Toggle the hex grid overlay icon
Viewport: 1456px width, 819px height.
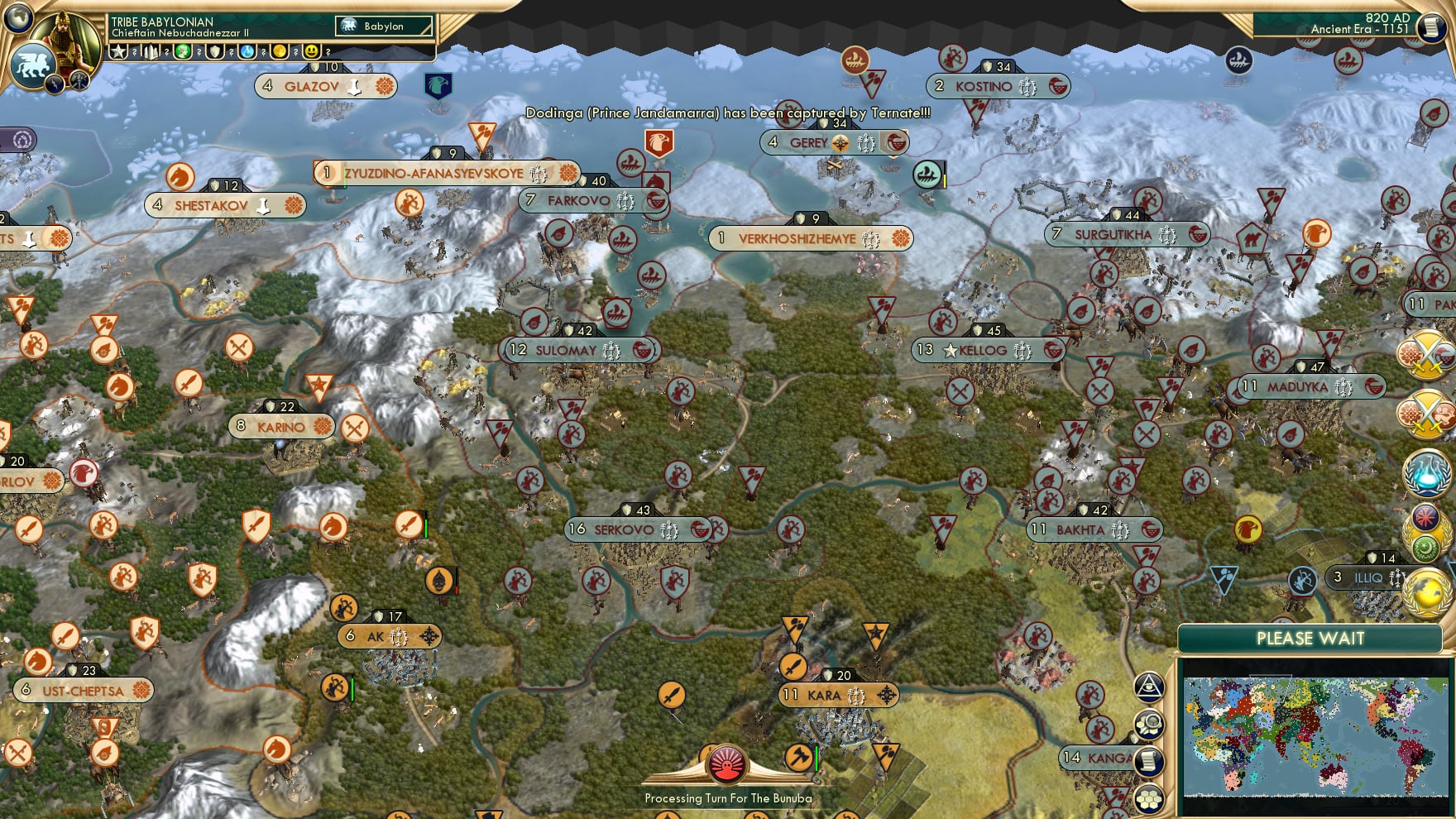(x=1148, y=799)
